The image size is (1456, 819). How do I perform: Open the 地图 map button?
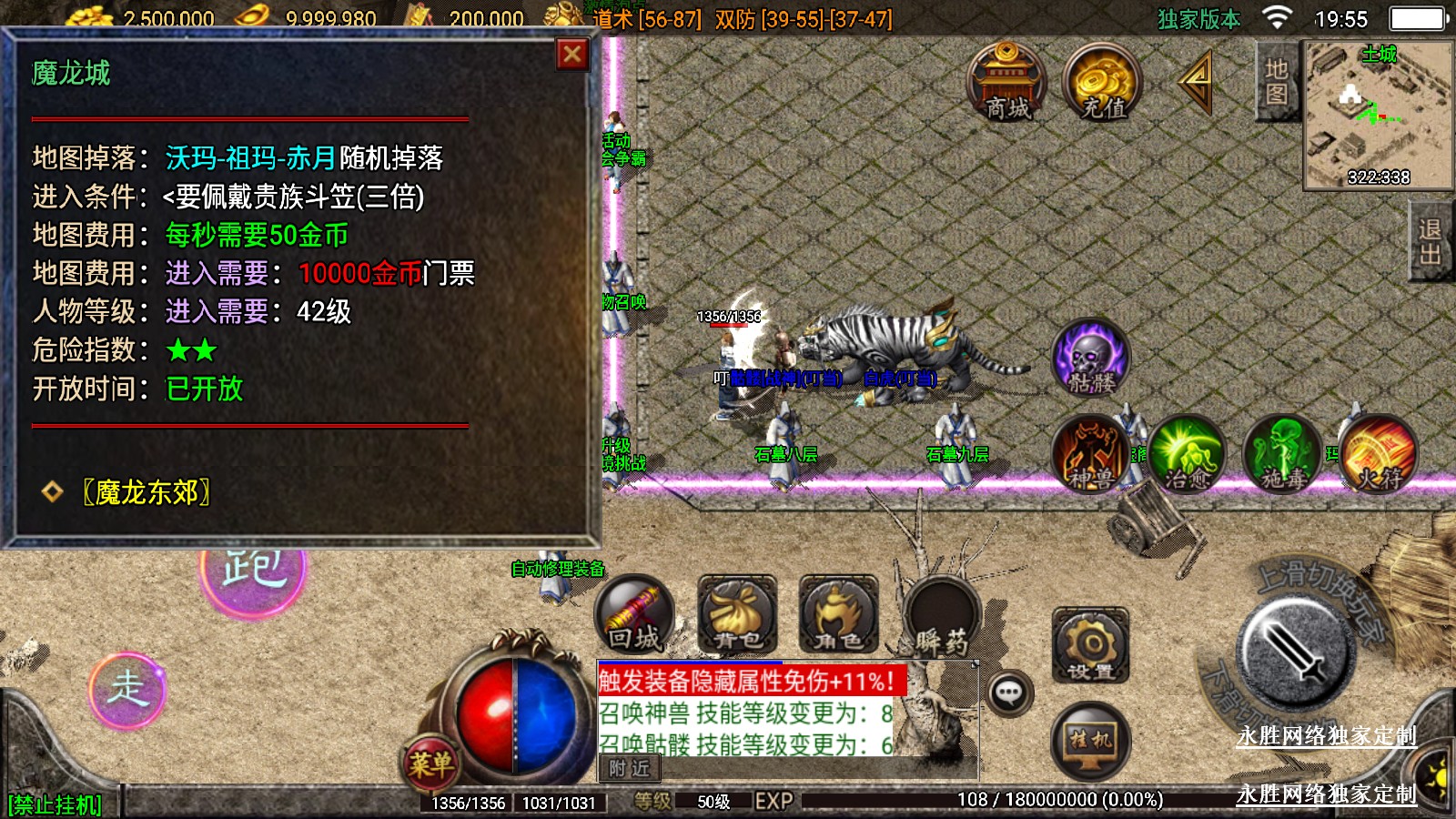click(x=1276, y=81)
